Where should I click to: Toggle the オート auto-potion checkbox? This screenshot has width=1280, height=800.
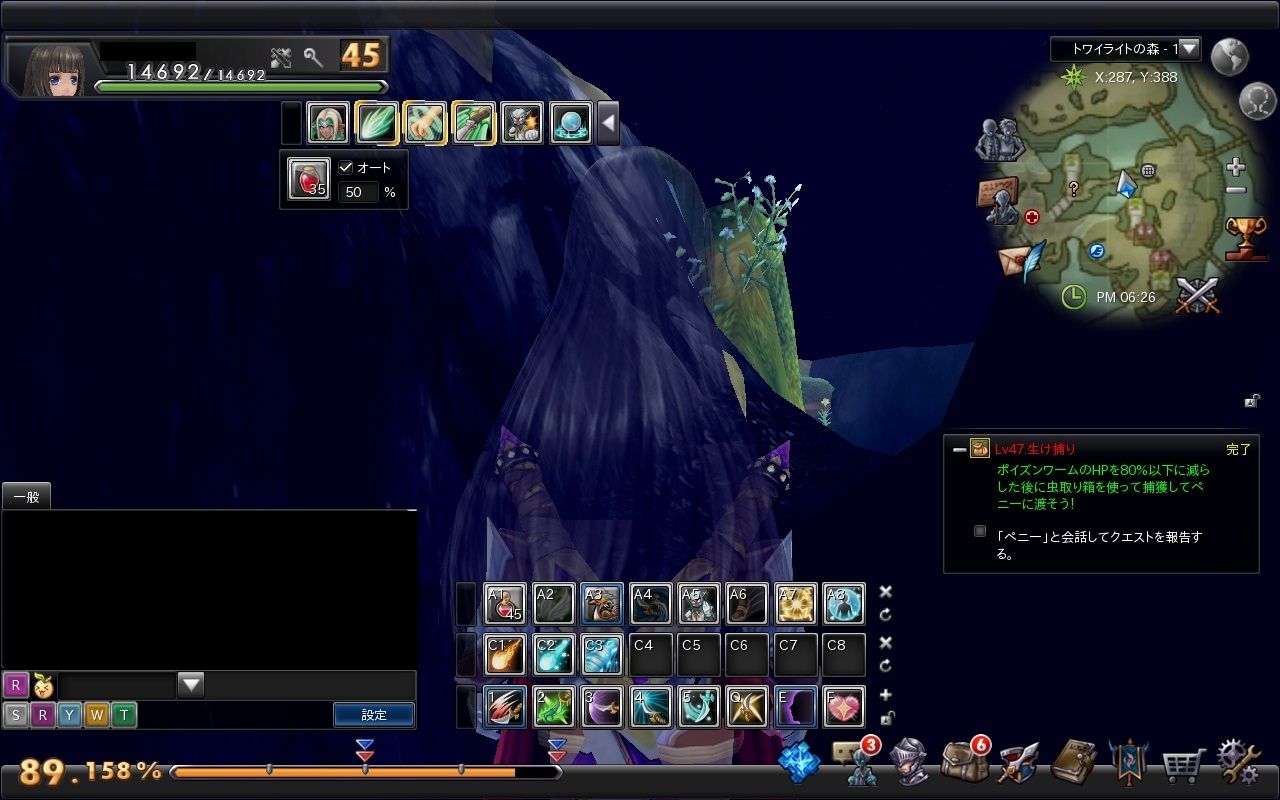click(347, 168)
